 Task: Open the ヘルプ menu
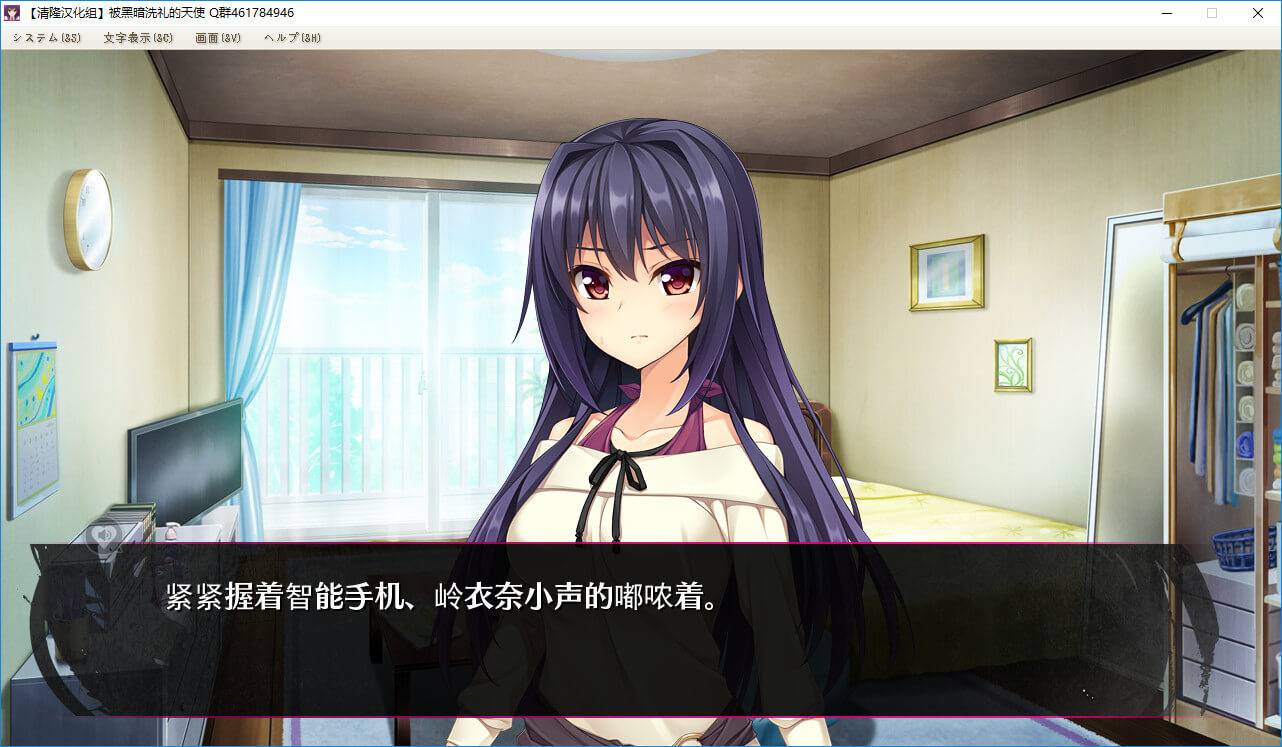(292, 38)
